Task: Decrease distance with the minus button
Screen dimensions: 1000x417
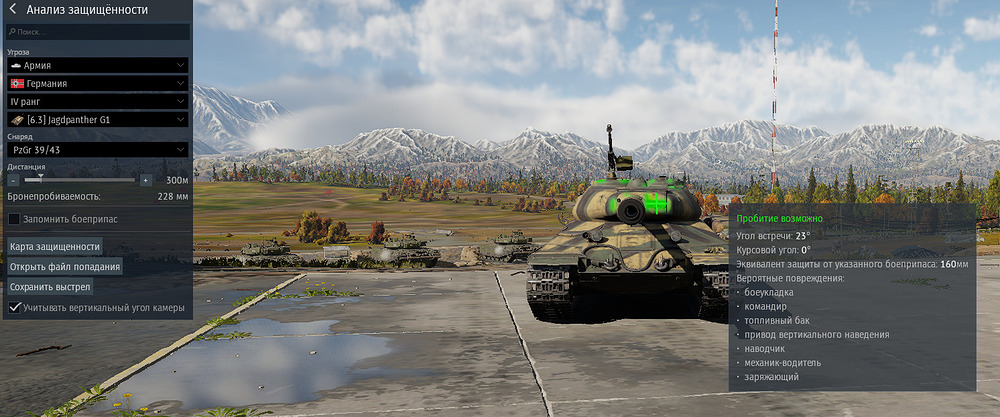Action: point(13,180)
